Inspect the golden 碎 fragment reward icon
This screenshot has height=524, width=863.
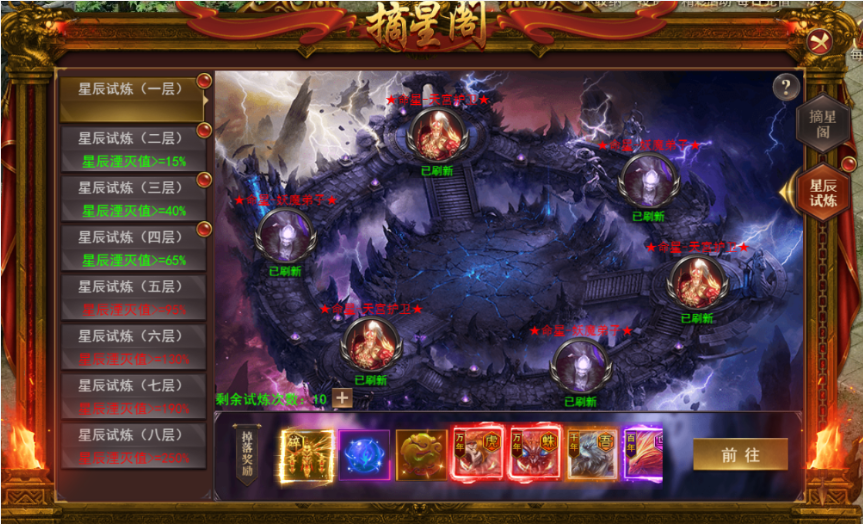(306, 454)
